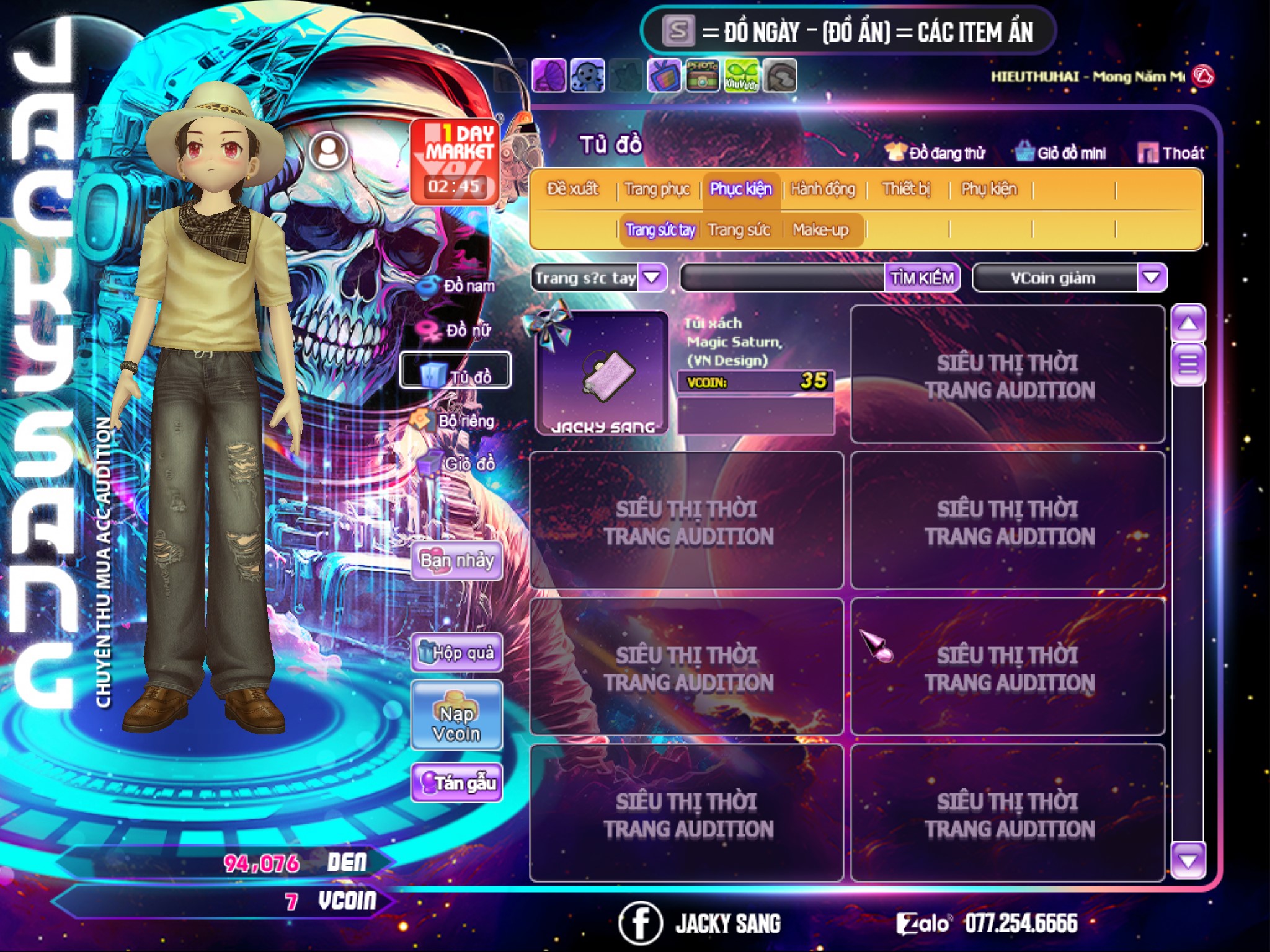The height and width of the screenshot is (952, 1270).
Task: Click the Nạp Vcoin button
Action: pos(456,716)
